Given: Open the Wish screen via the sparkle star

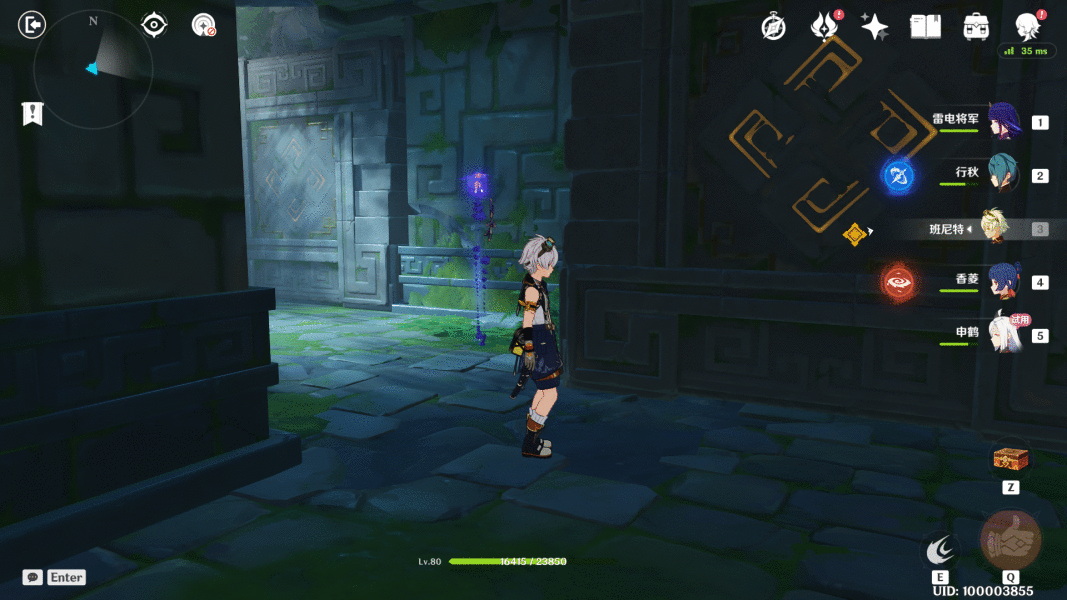Looking at the screenshot, I should click(875, 27).
